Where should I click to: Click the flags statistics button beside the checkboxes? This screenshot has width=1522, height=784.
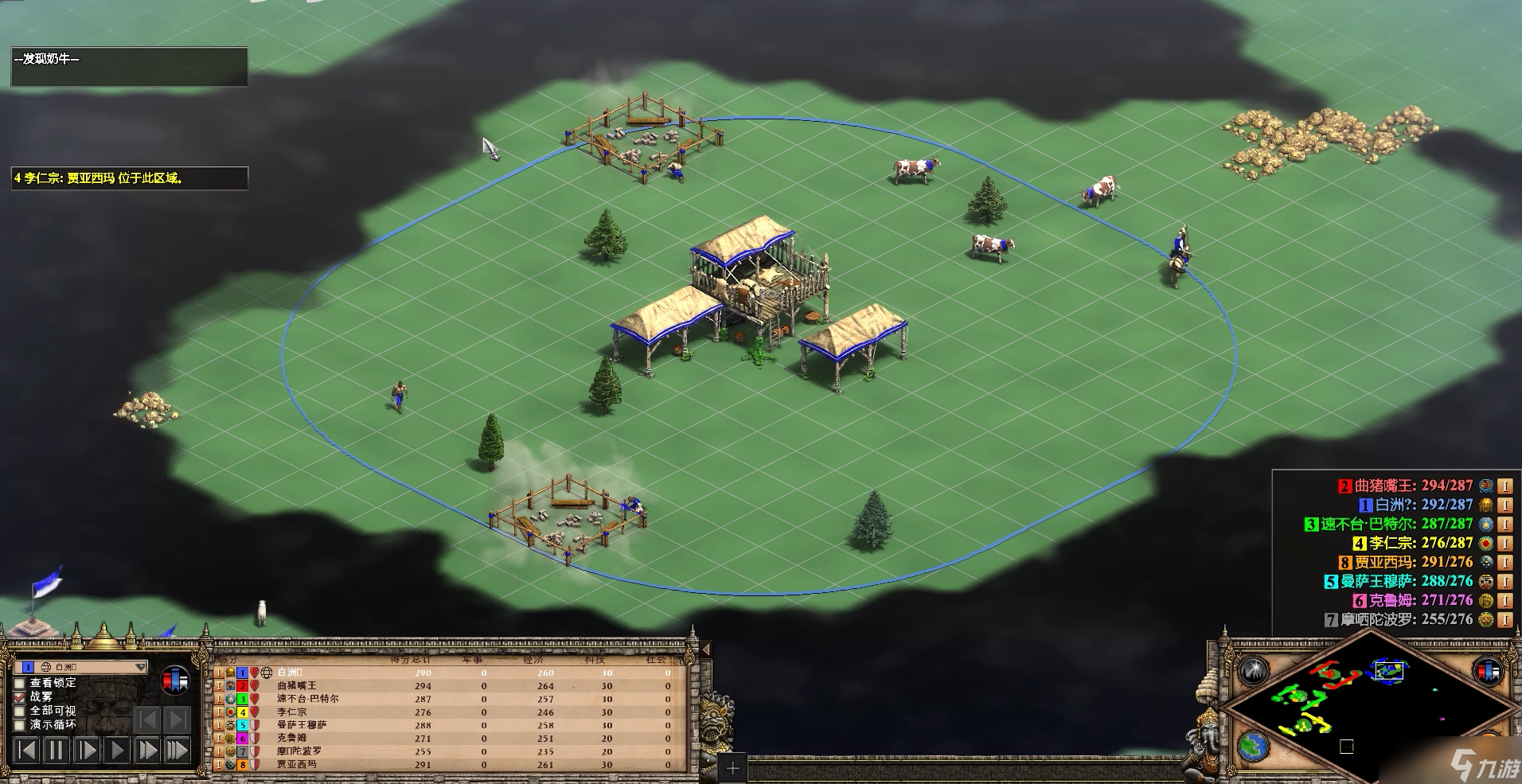coord(175,681)
